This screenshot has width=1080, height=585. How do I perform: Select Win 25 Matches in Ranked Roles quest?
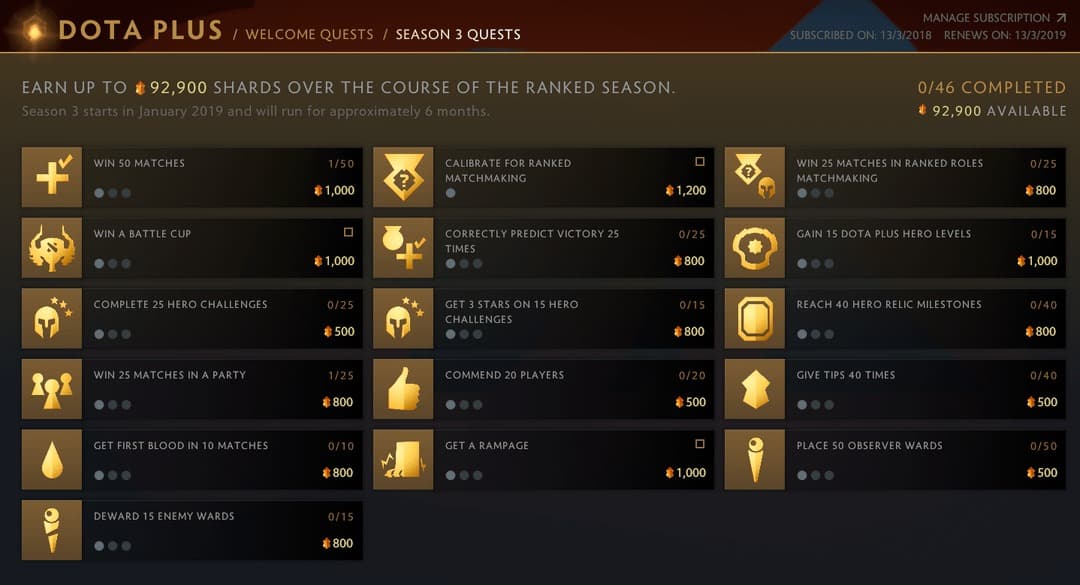(895, 177)
